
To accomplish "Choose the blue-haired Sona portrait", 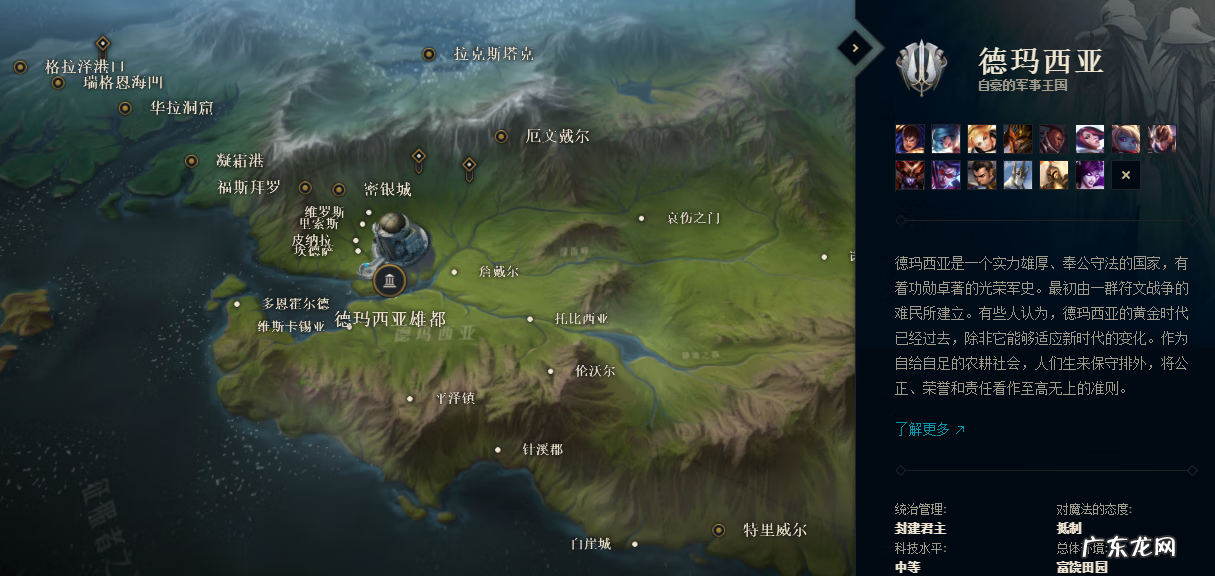I will tap(946, 139).
